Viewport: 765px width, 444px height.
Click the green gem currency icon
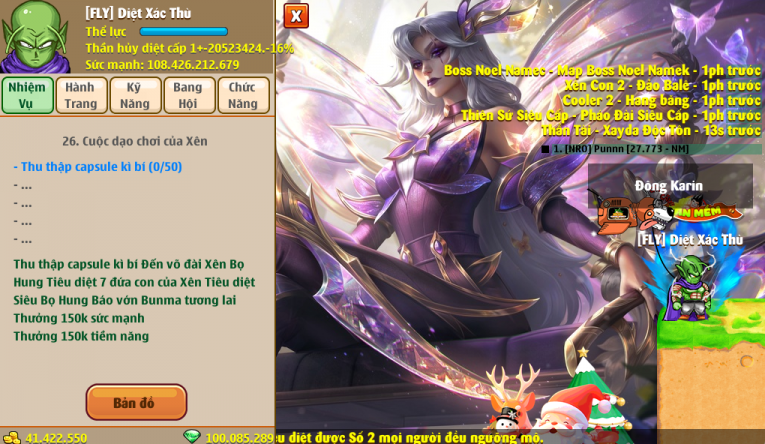192,437
